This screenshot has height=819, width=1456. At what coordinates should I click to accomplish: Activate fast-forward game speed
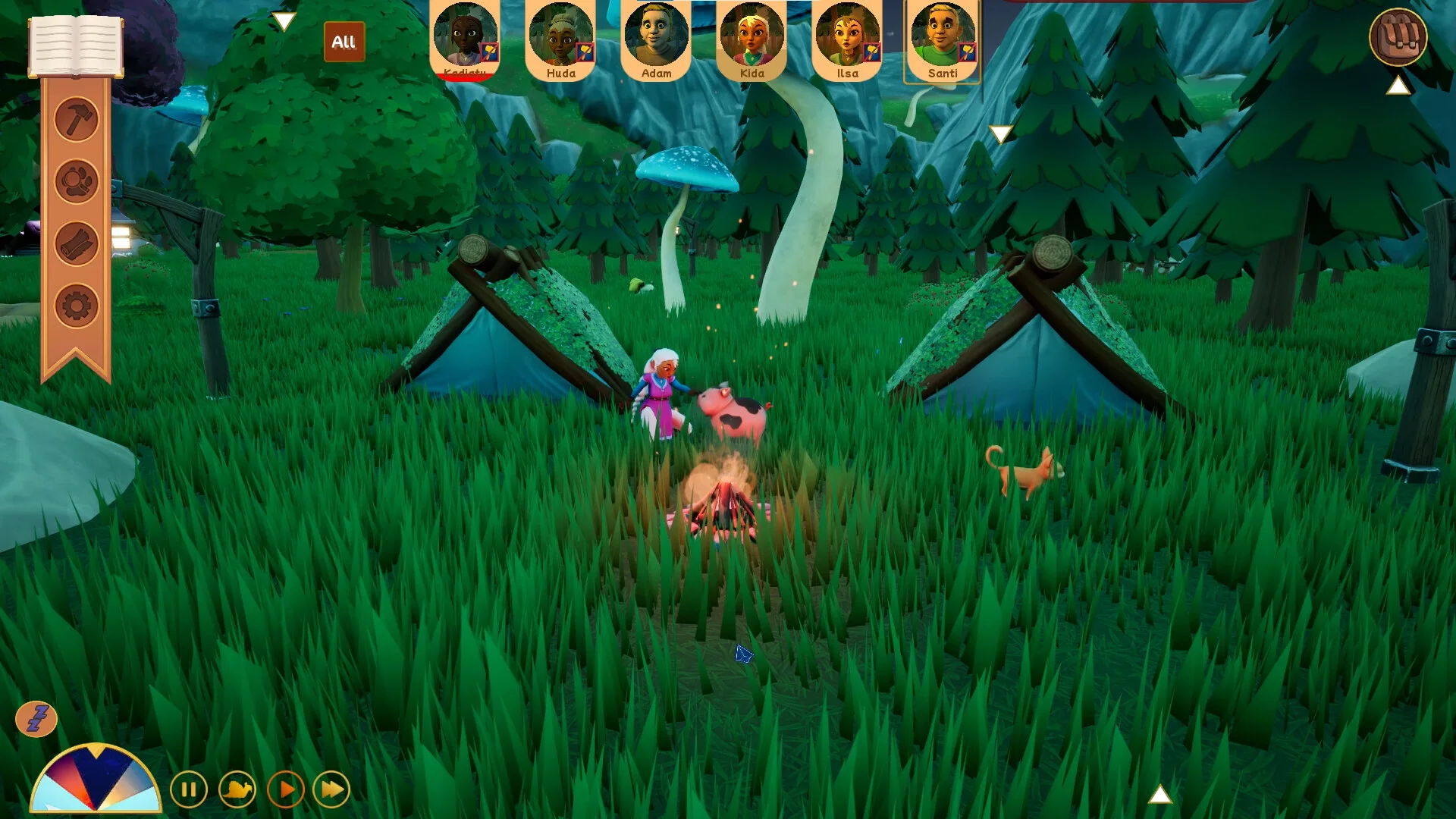click(x=332, y=790)
